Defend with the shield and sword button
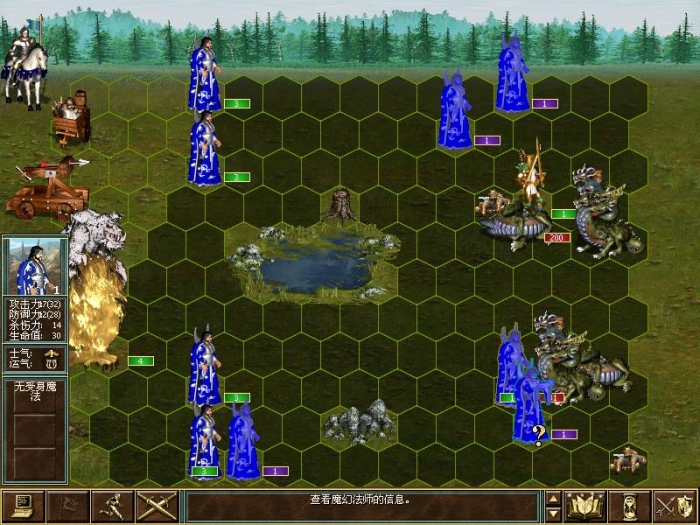700x525 pixels. [x=675, y=506]
